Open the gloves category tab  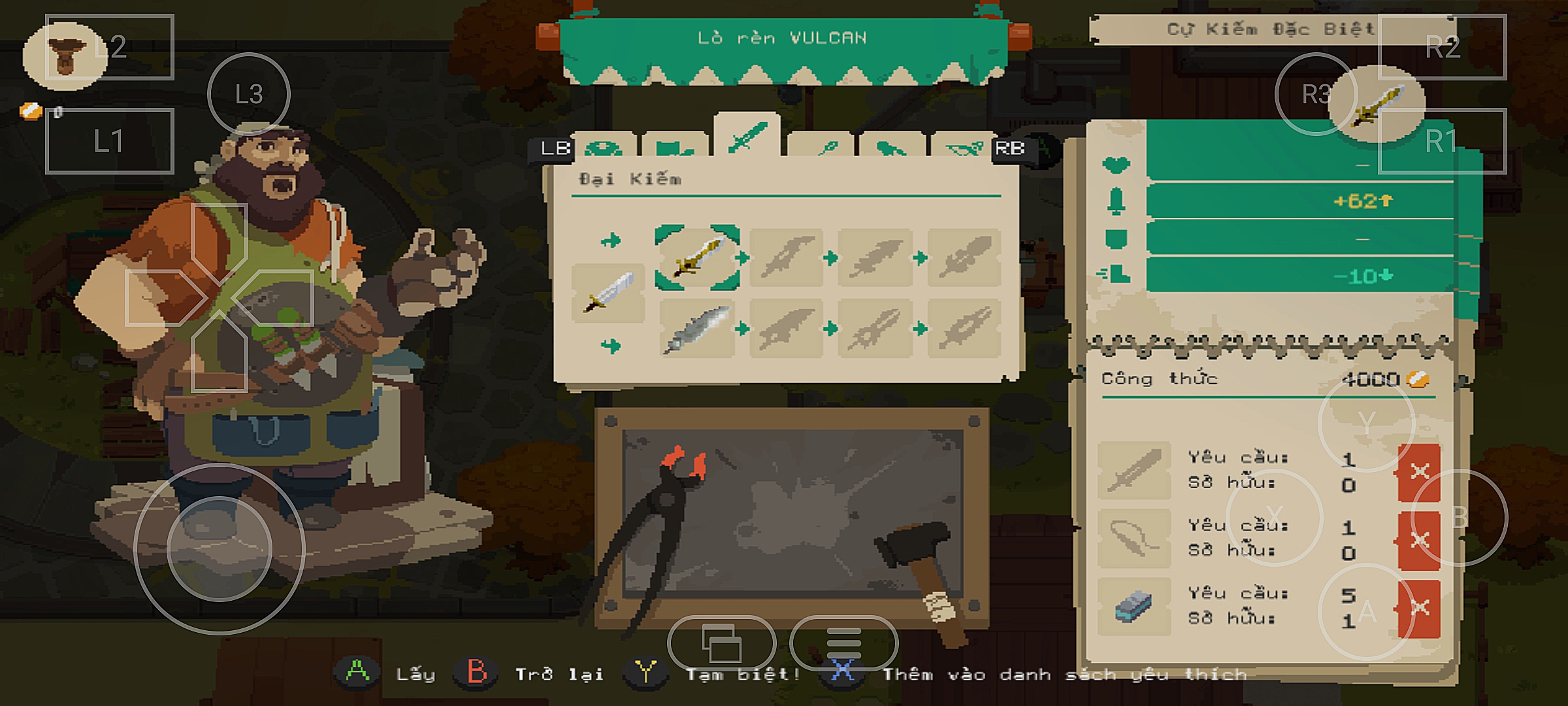892,148
